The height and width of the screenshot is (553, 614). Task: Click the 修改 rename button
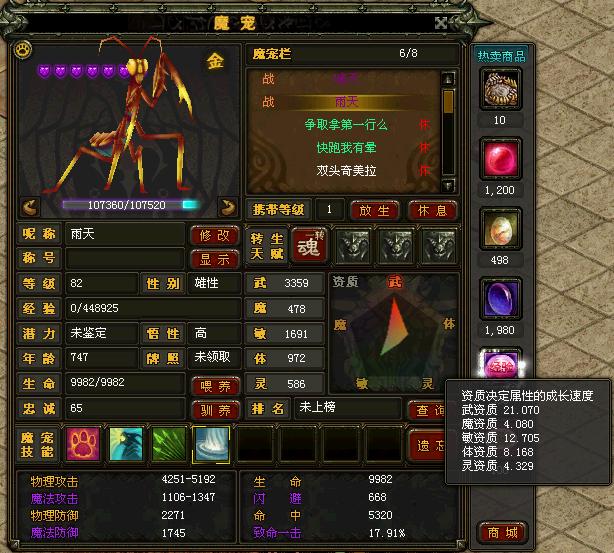click(x=215, y=234)
